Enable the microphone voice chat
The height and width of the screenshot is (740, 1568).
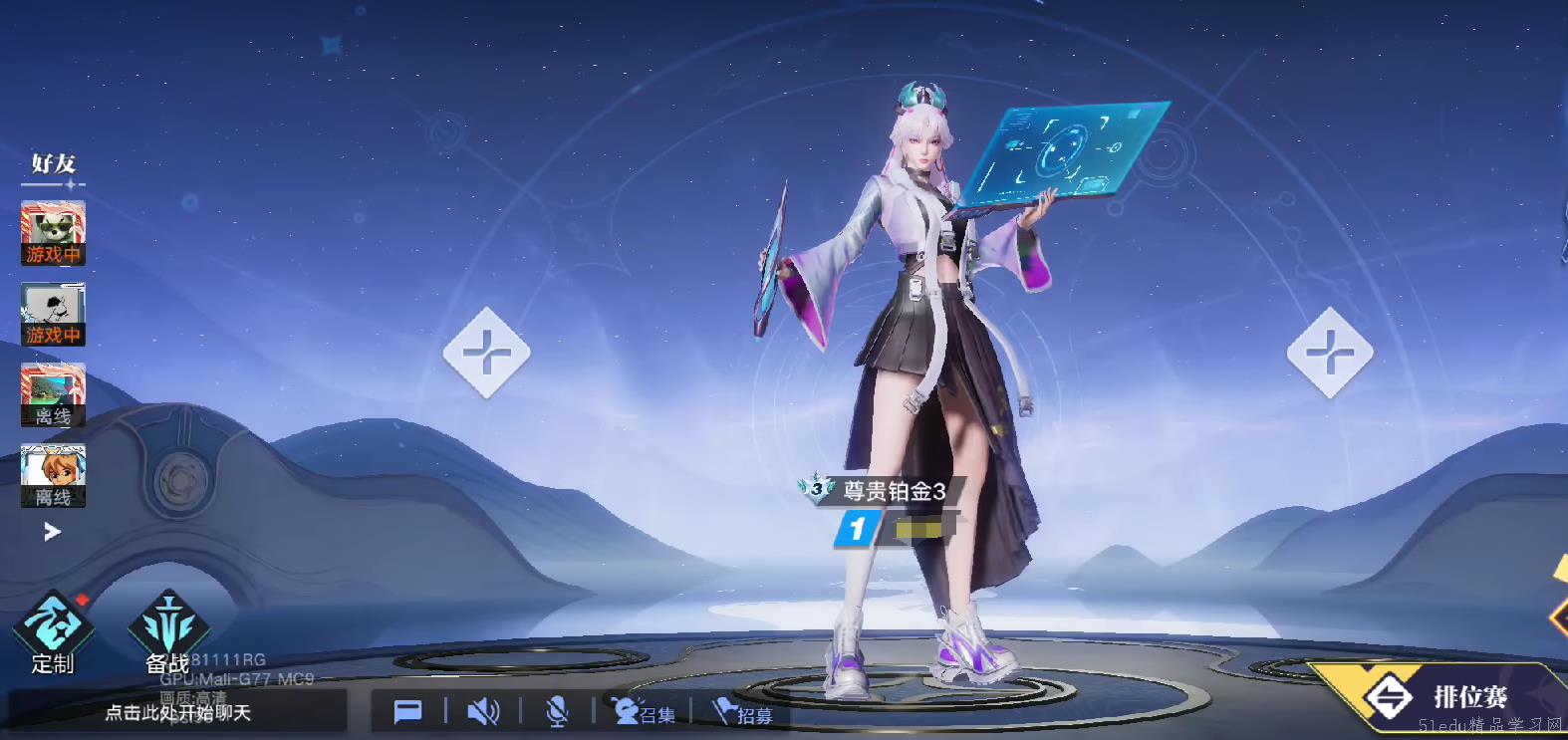[557, 711]
